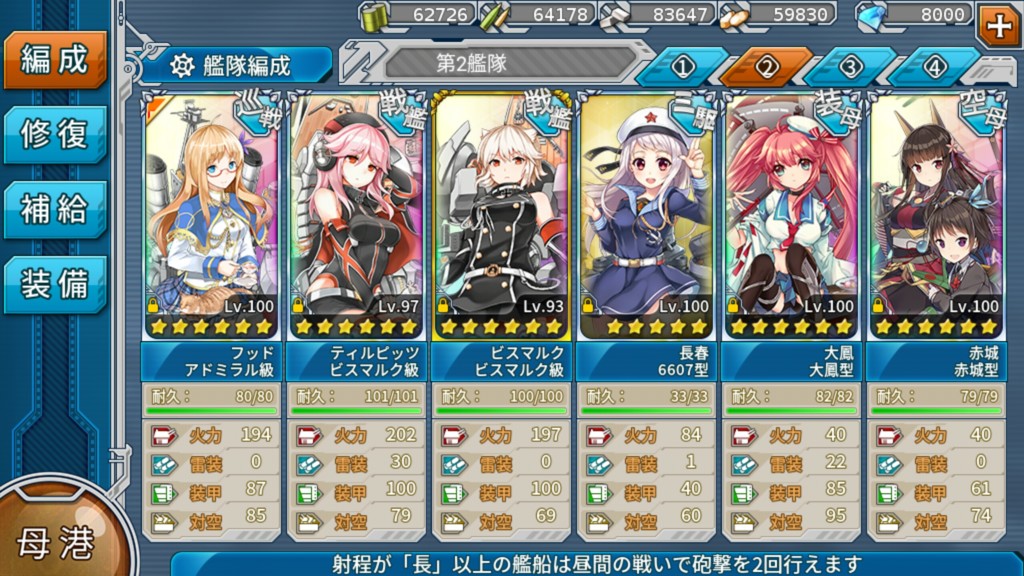This screenshot has height=576, width=1024.
Task: Switch to fleet tab 3
Action: click(850, 67)
